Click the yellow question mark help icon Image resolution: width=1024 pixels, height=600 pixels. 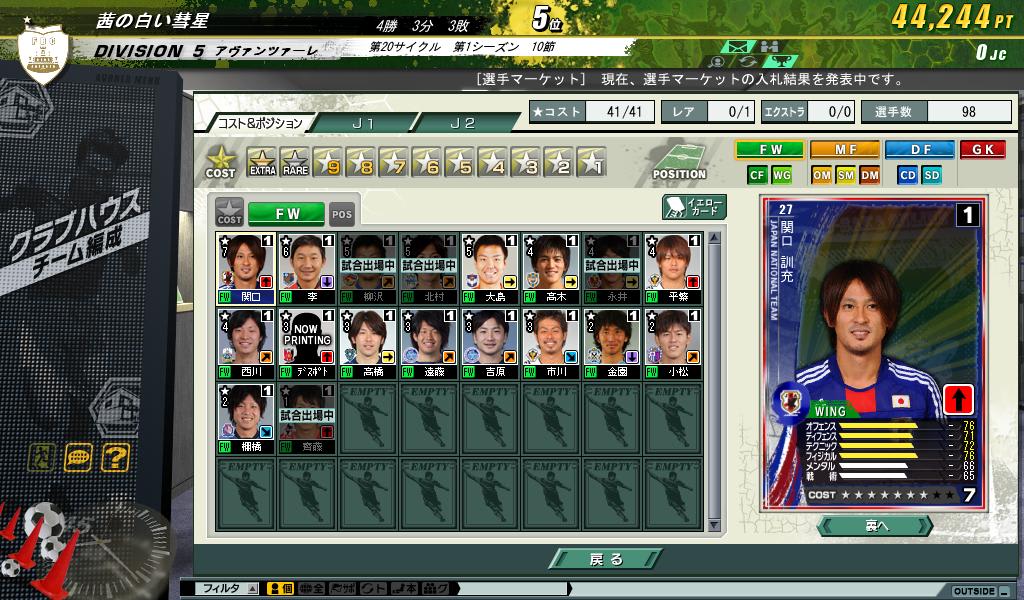click(x=115, y=458)
